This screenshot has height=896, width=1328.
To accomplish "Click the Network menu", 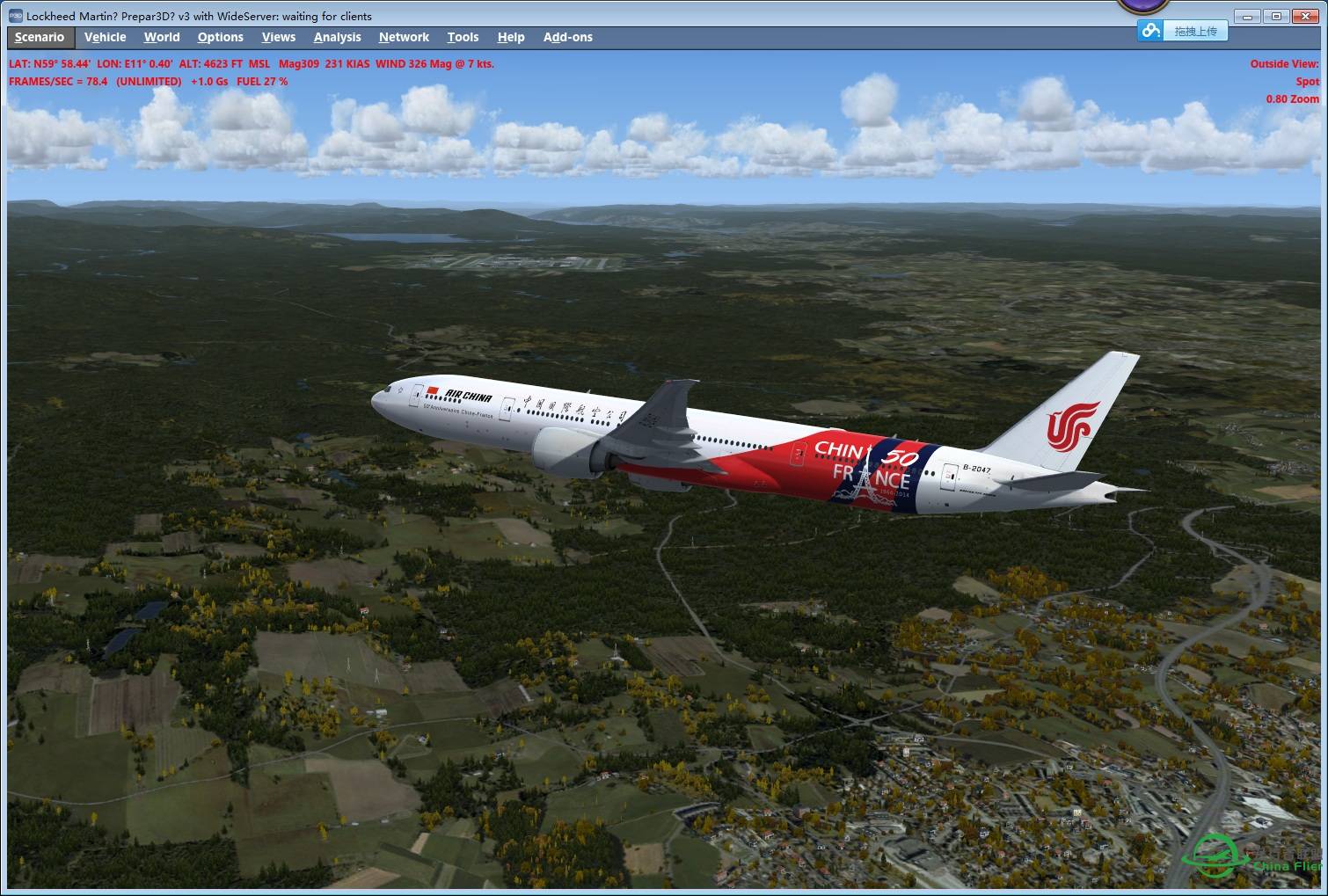I will pyautogui.click(x=404, y=37).
